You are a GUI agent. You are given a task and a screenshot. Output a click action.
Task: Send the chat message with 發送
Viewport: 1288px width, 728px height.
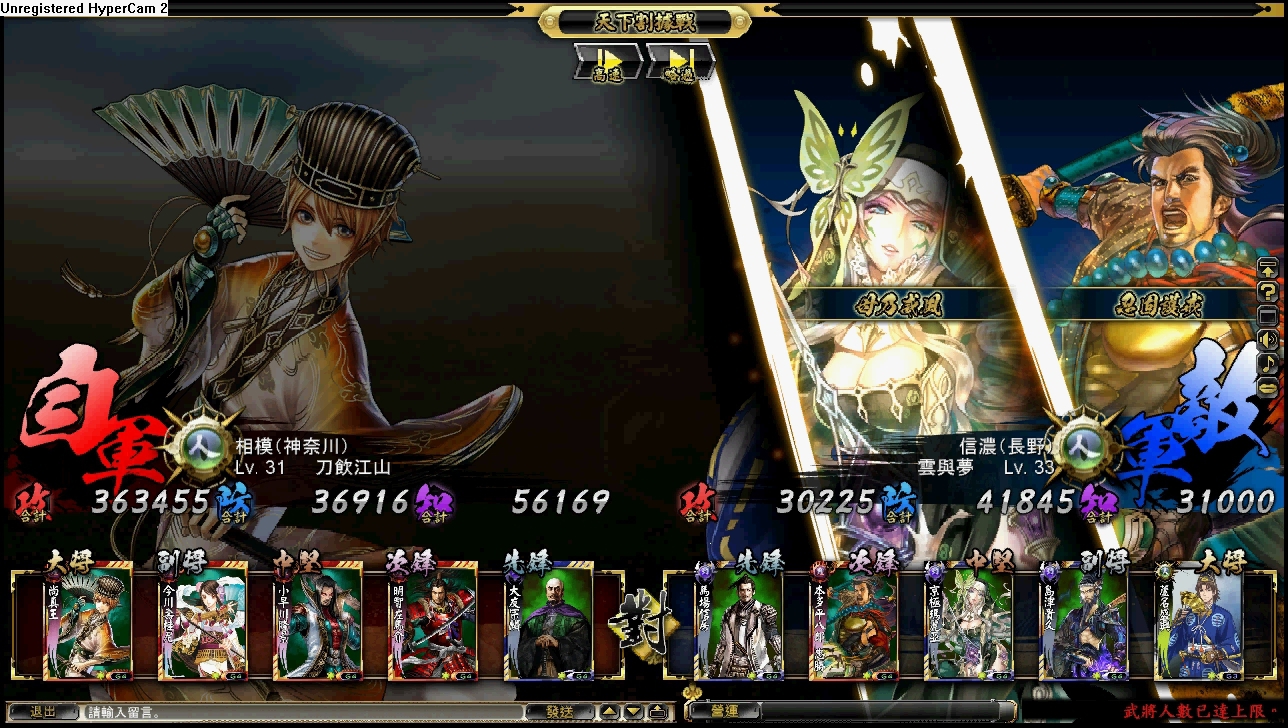(x=559, y=712)
